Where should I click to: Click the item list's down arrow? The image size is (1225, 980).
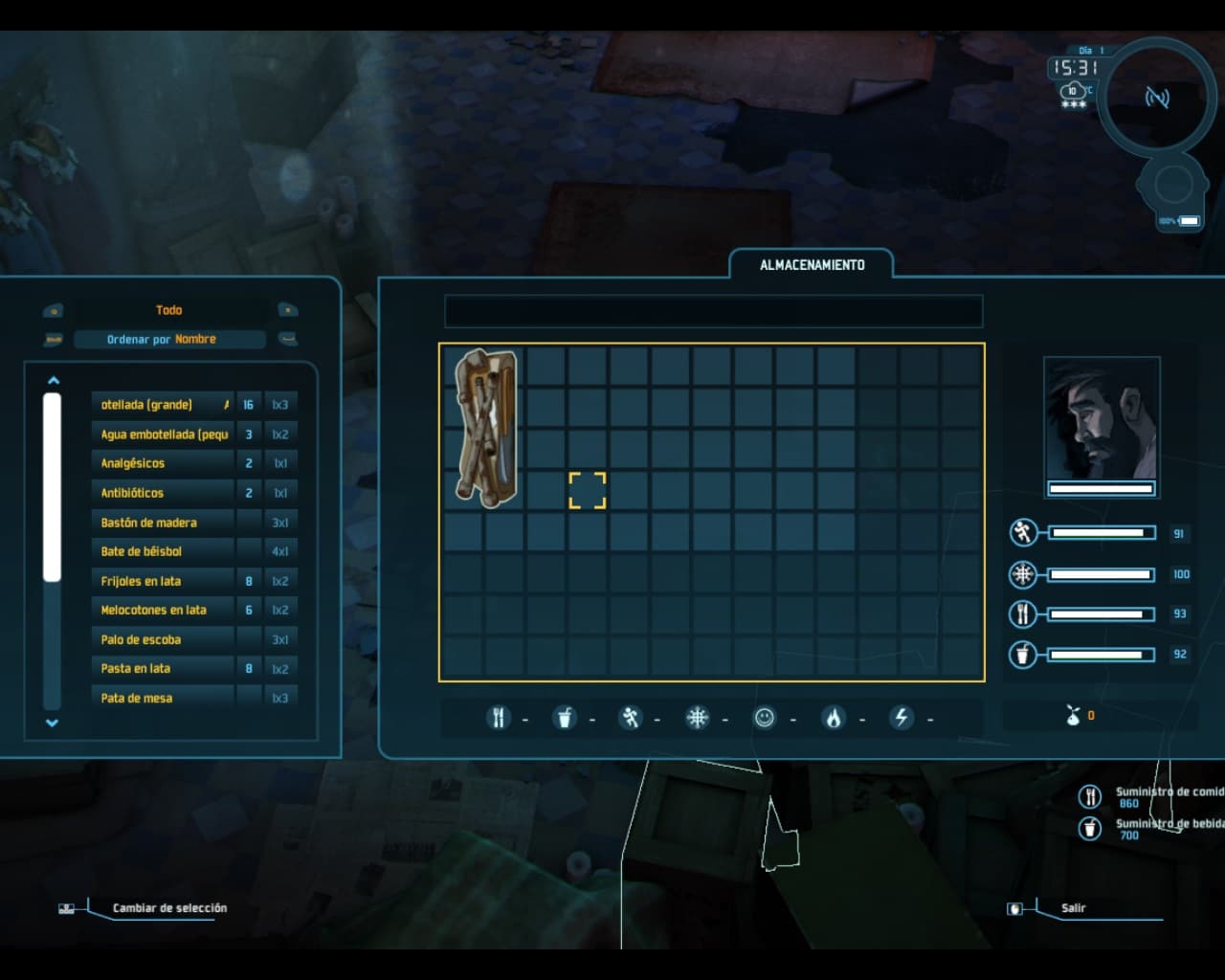pos(53,724)
